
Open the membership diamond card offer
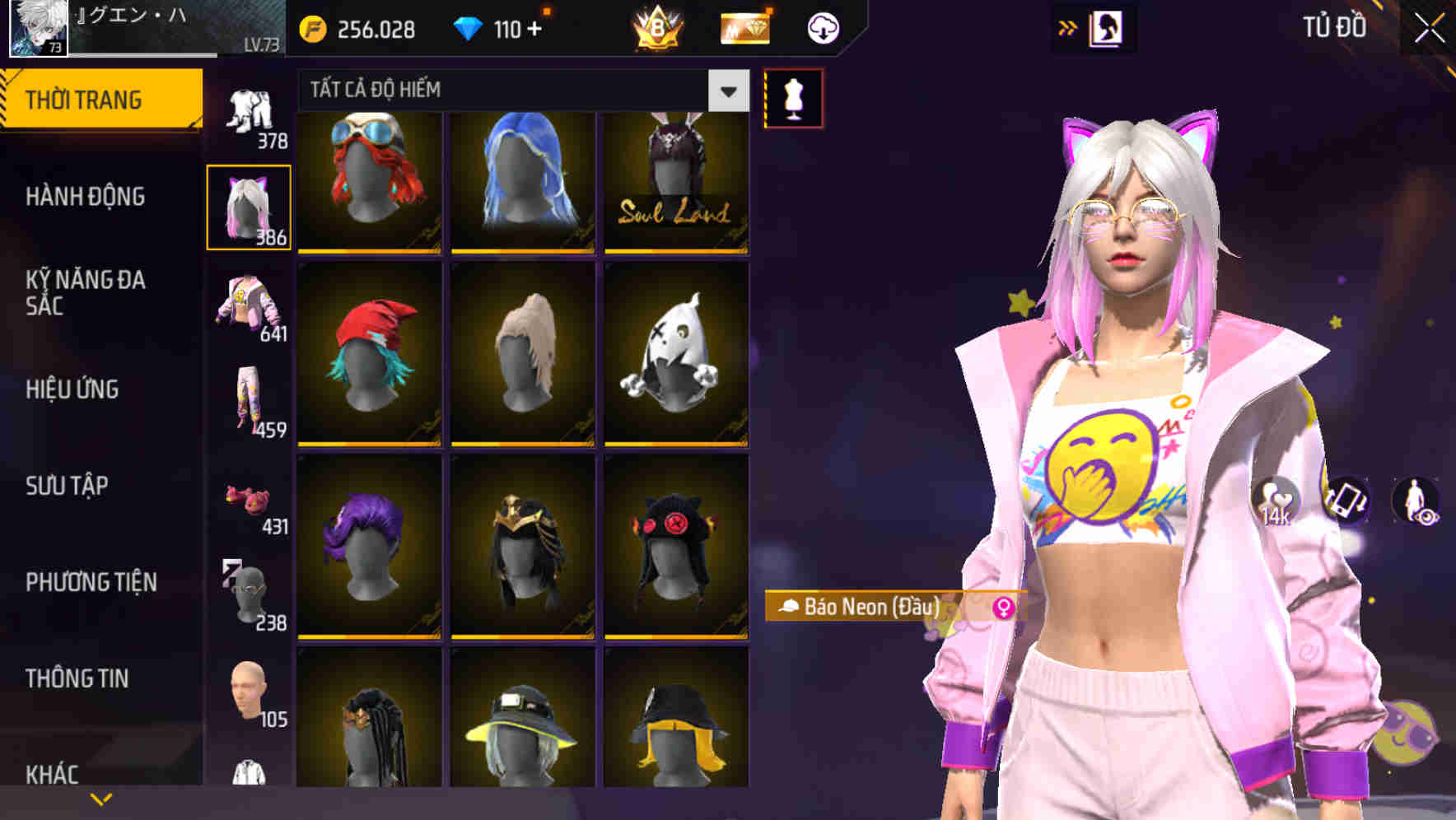744,27
